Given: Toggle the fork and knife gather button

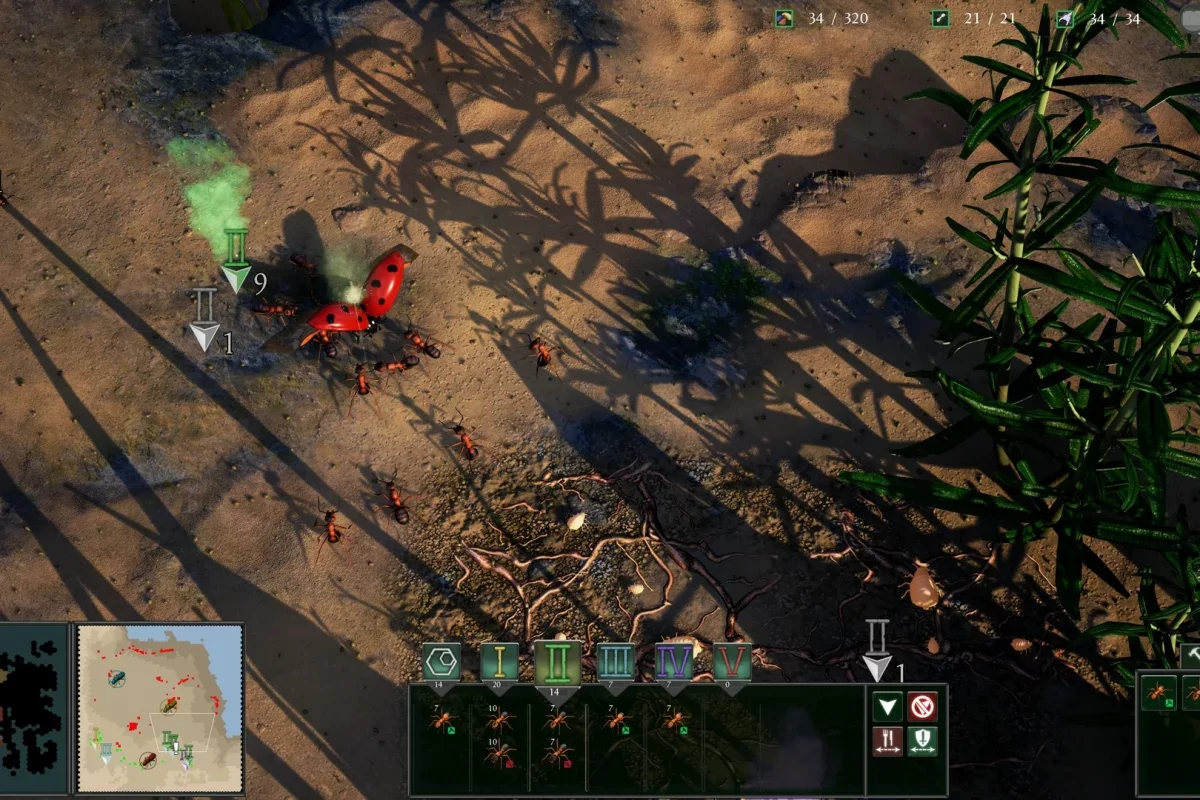Looking at the screenshot, I should point(887,741).
